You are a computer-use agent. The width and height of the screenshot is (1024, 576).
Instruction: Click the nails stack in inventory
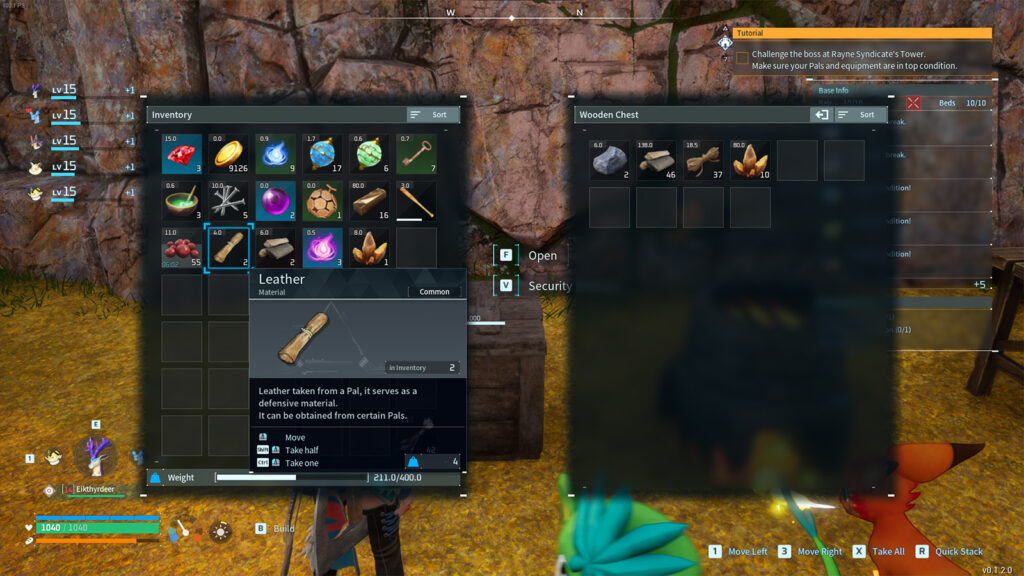click(x=229, y=201)
